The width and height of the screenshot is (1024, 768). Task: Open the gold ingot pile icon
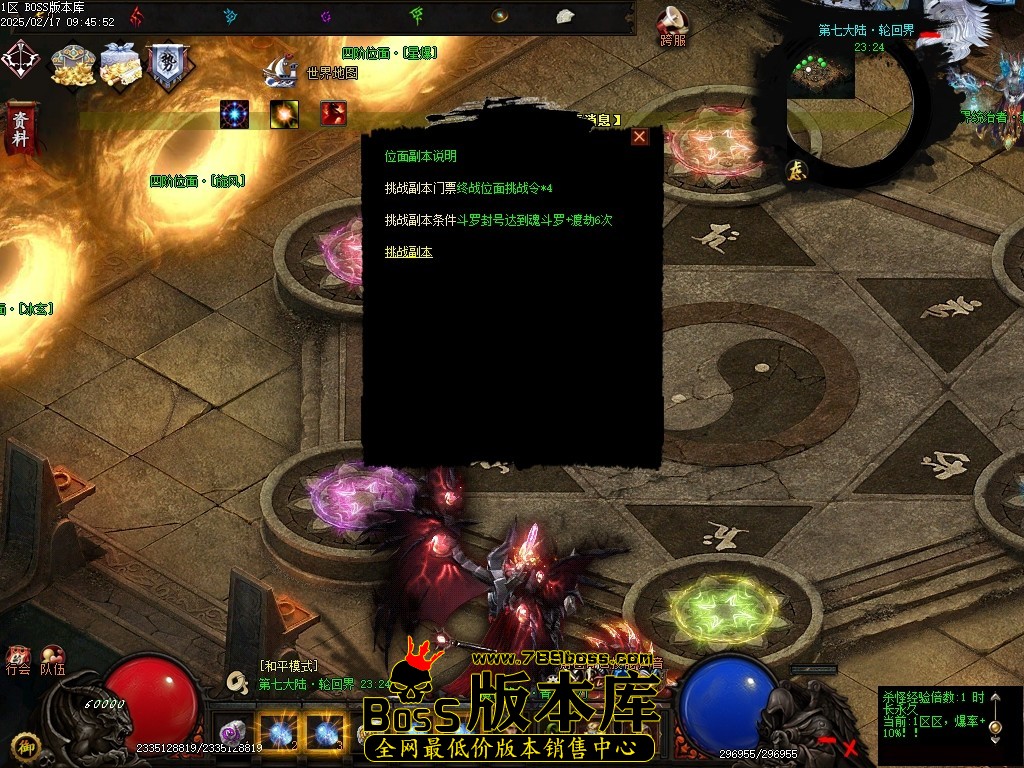pyautogui.click(x=73, y=64)
